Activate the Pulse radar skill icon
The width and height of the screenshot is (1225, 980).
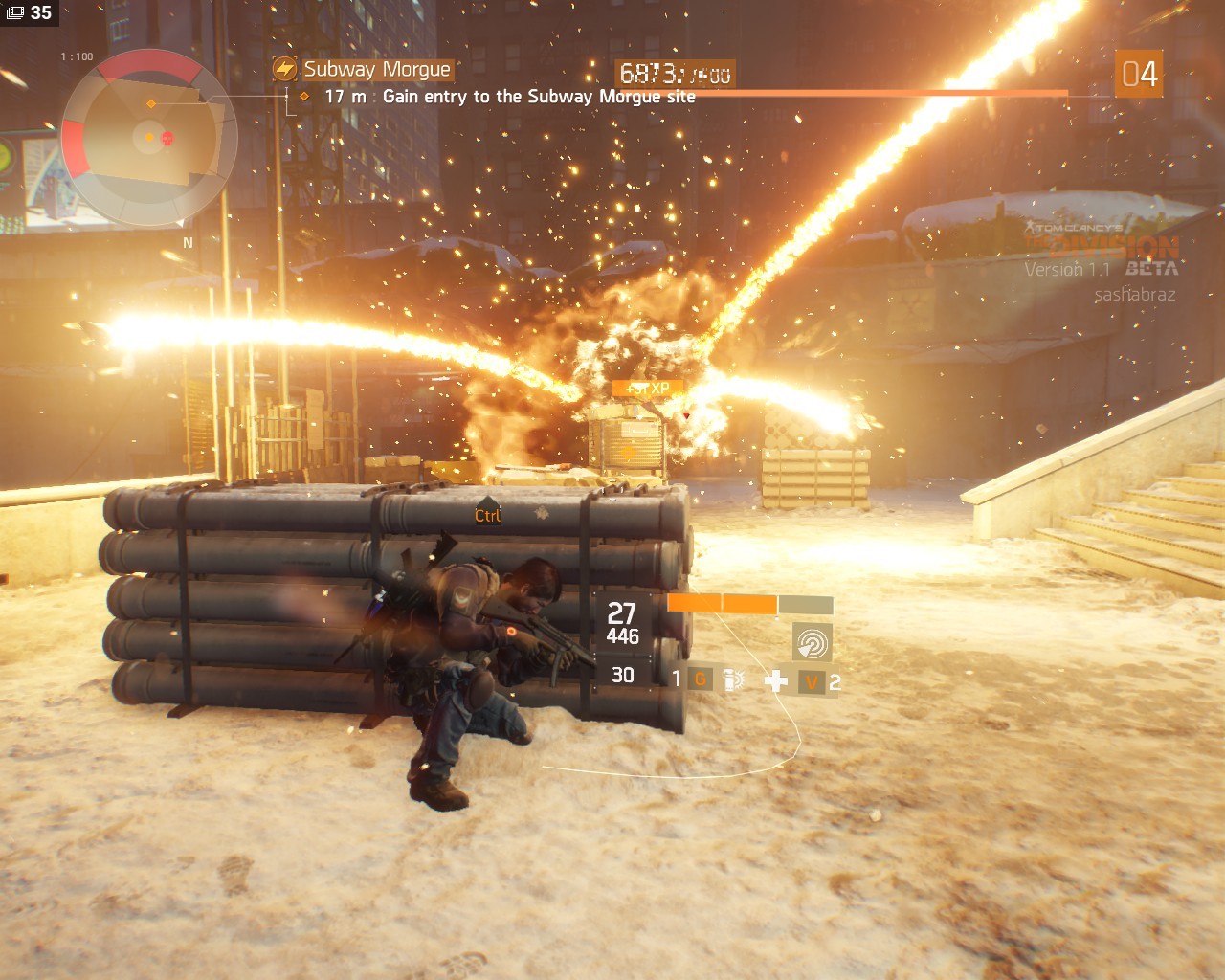812,642
